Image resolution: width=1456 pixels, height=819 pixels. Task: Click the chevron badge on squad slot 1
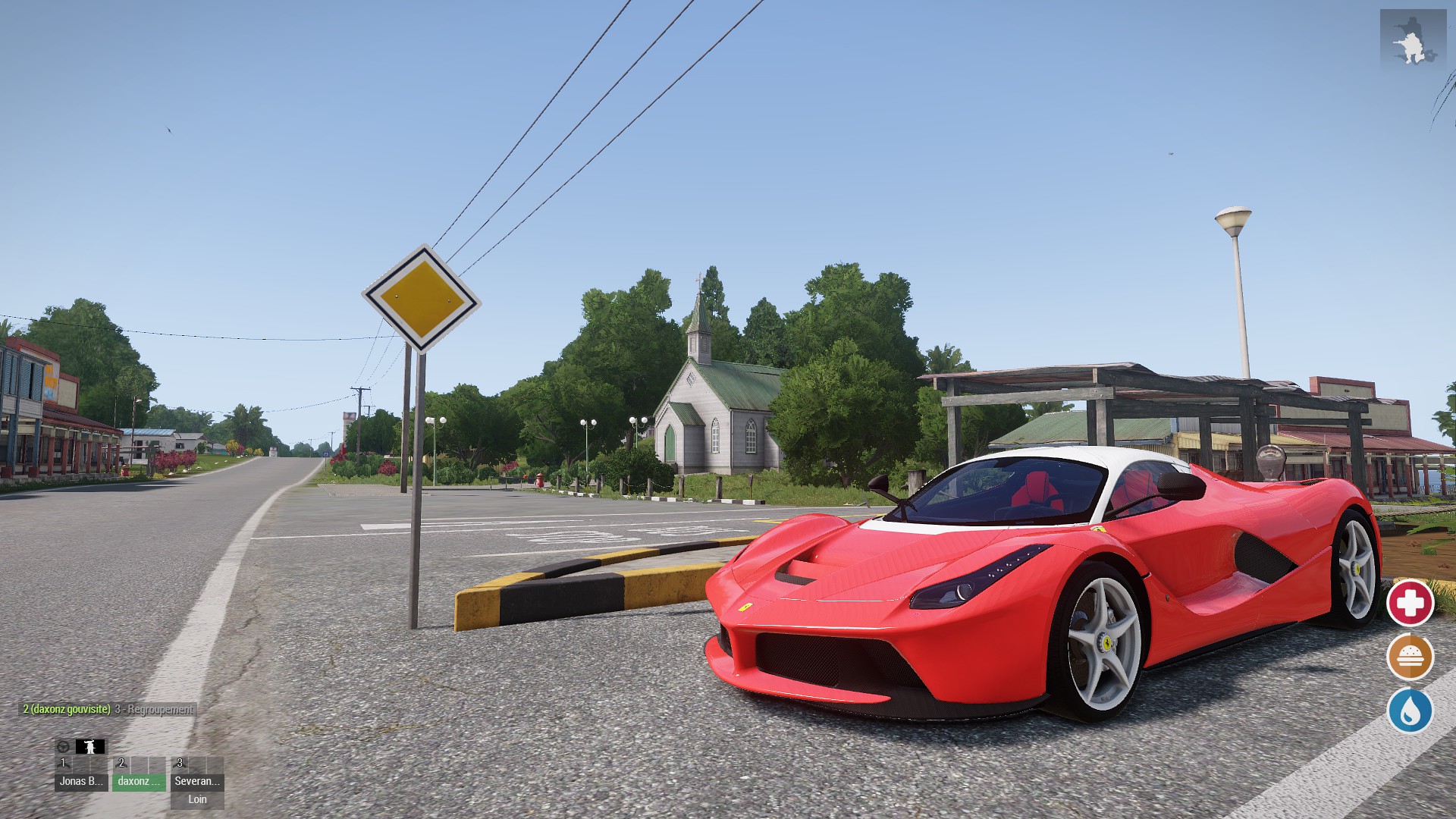64,764
